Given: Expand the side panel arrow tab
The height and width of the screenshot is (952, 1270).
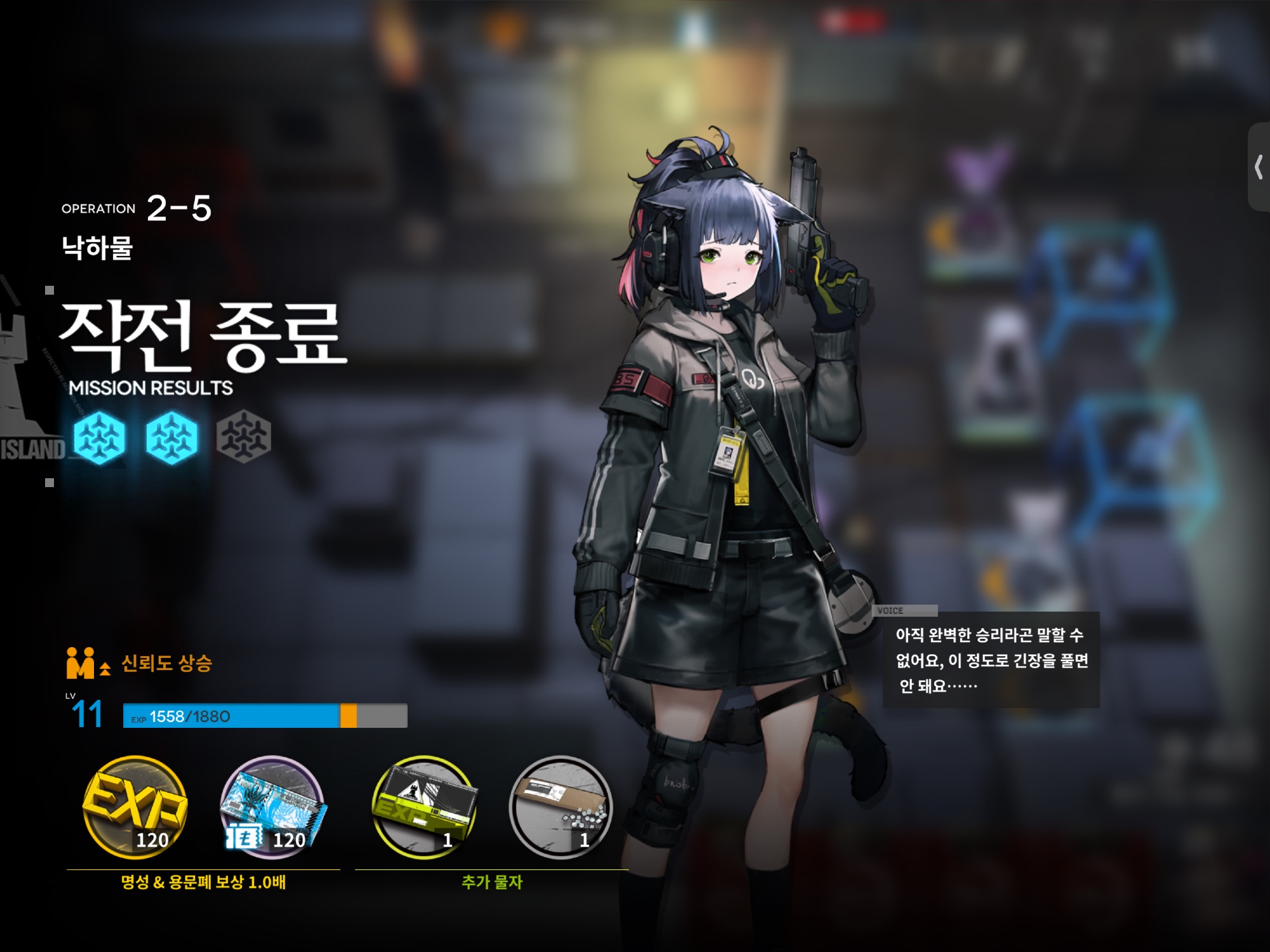Looking at the screenshot, I should point(1259,168).
